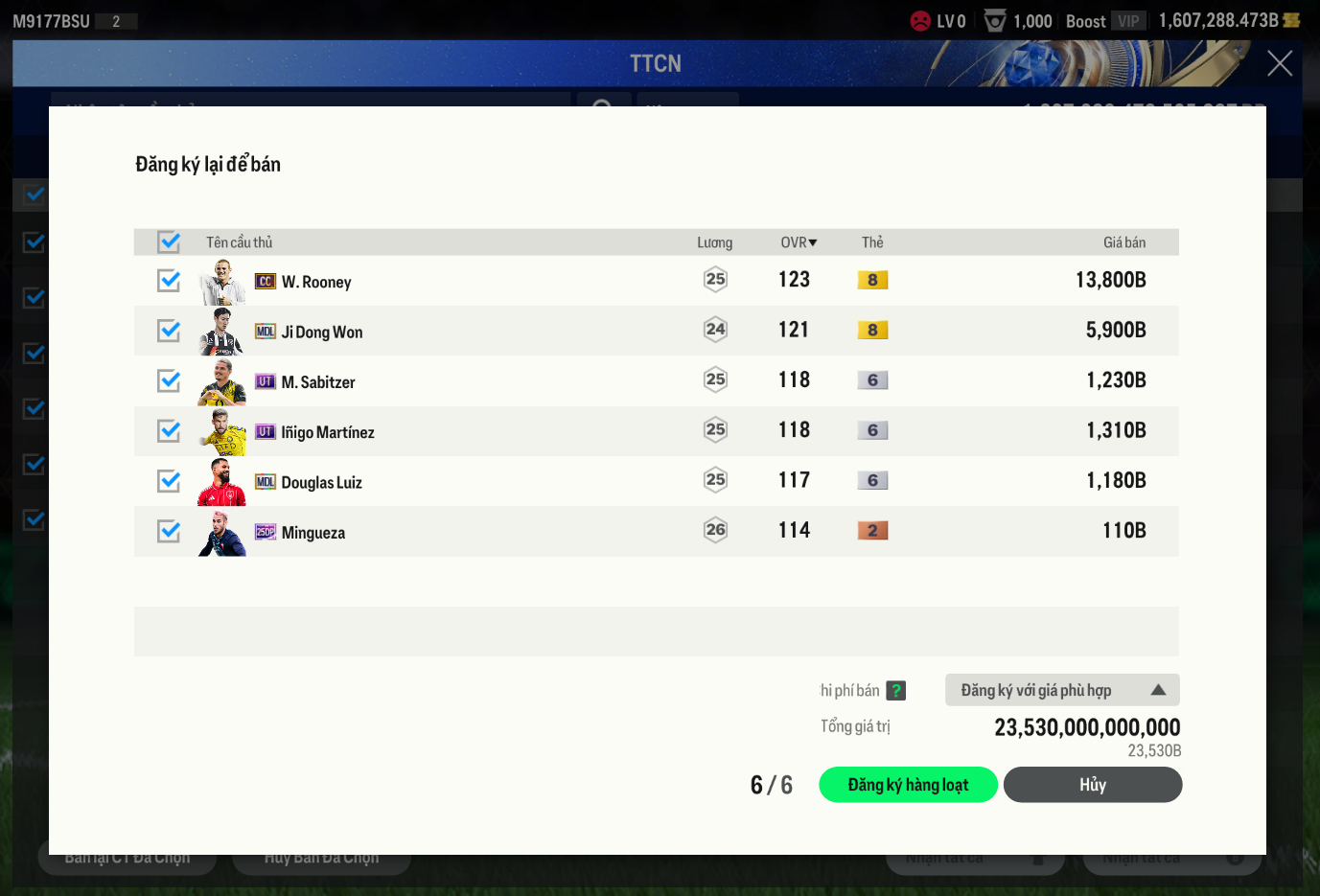This screenshot has height=896, width=1320.
Task: Show the sale fee help question mark
Action: tap(896, 690)
